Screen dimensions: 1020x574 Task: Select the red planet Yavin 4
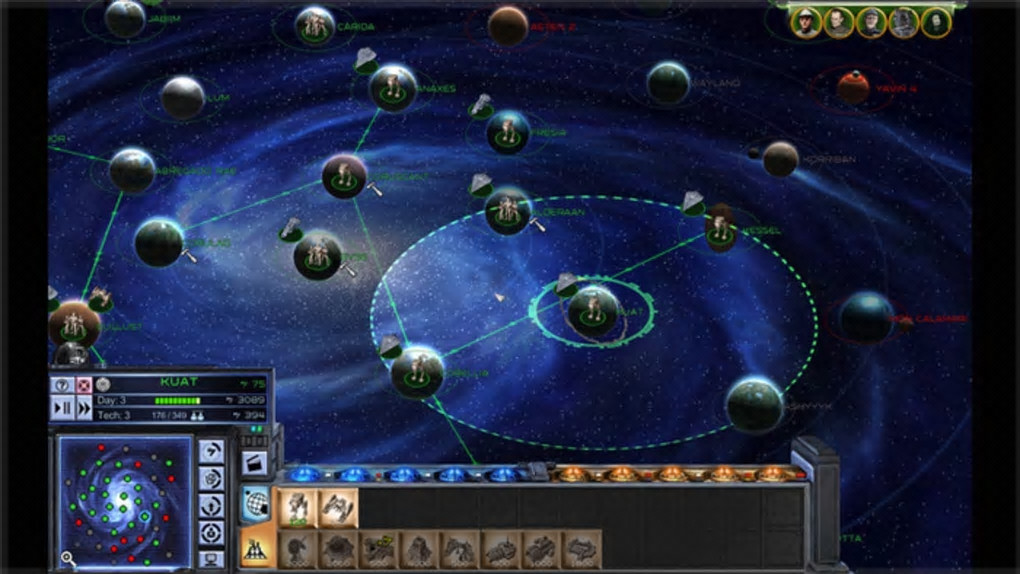(853, 88)
